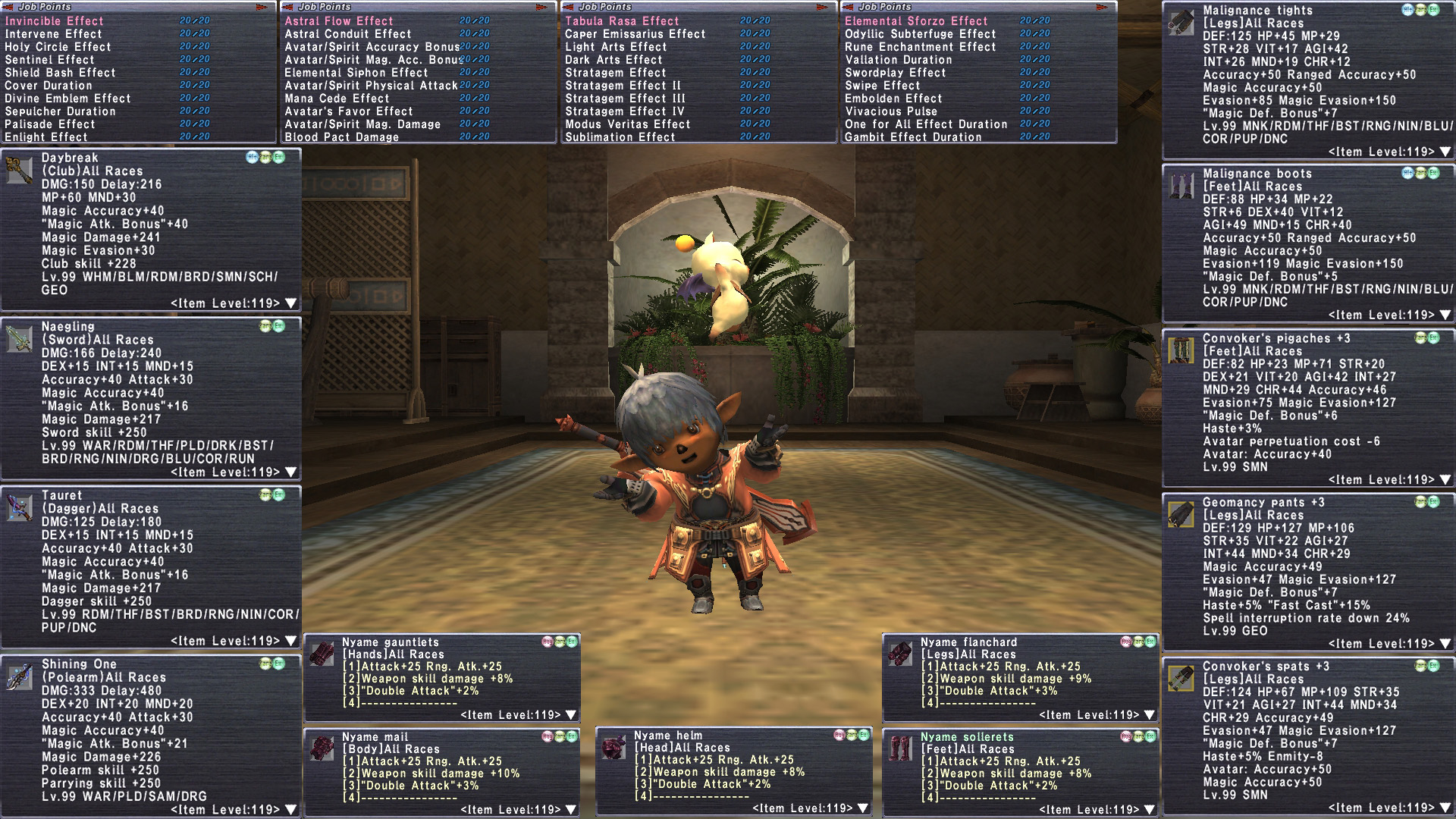Viewport: 1456px width, 819px height.
Task: Select the Nyame helm item icon
Action: pos(613,747)
